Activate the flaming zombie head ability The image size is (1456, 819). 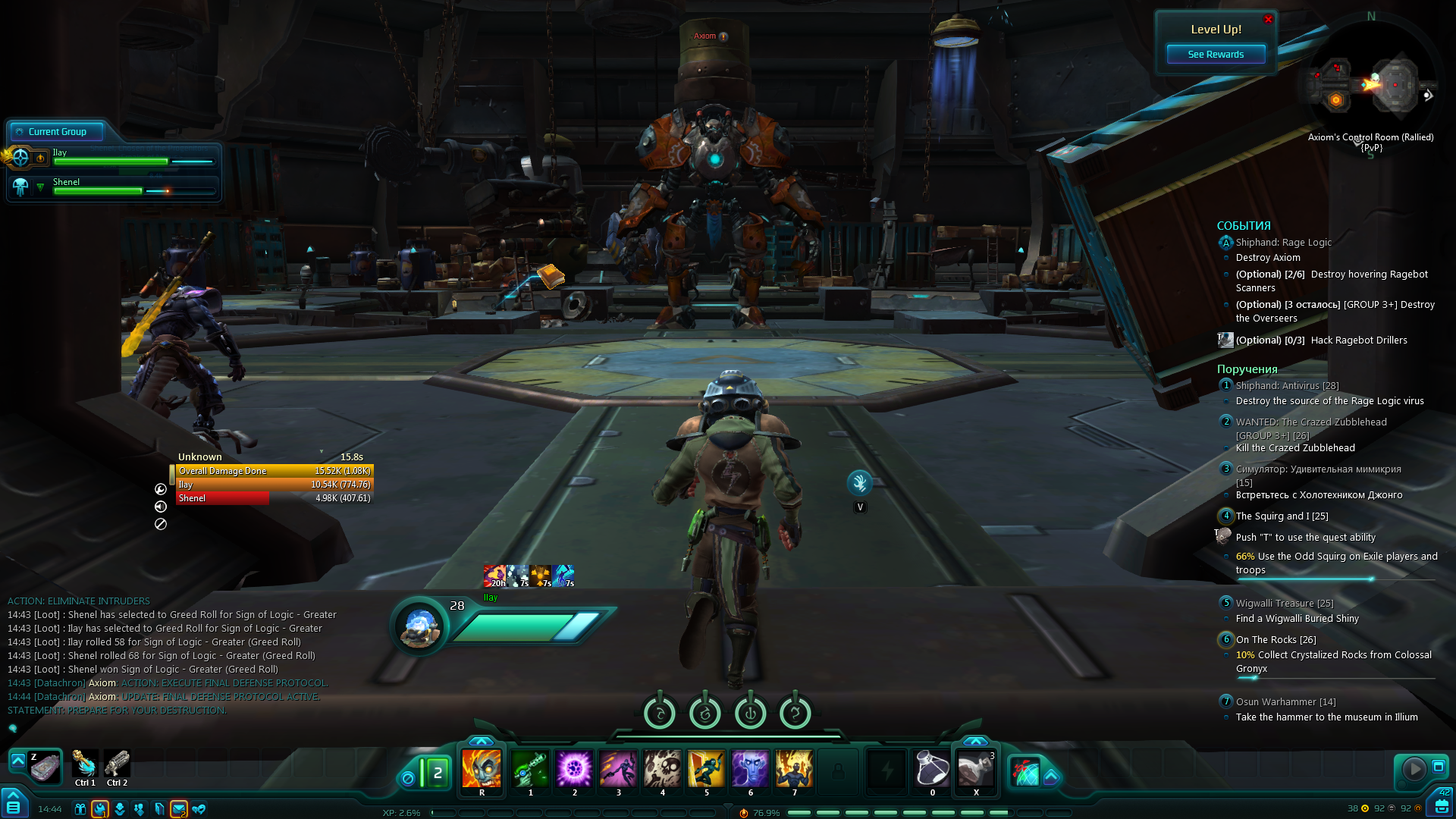(482, 769)
